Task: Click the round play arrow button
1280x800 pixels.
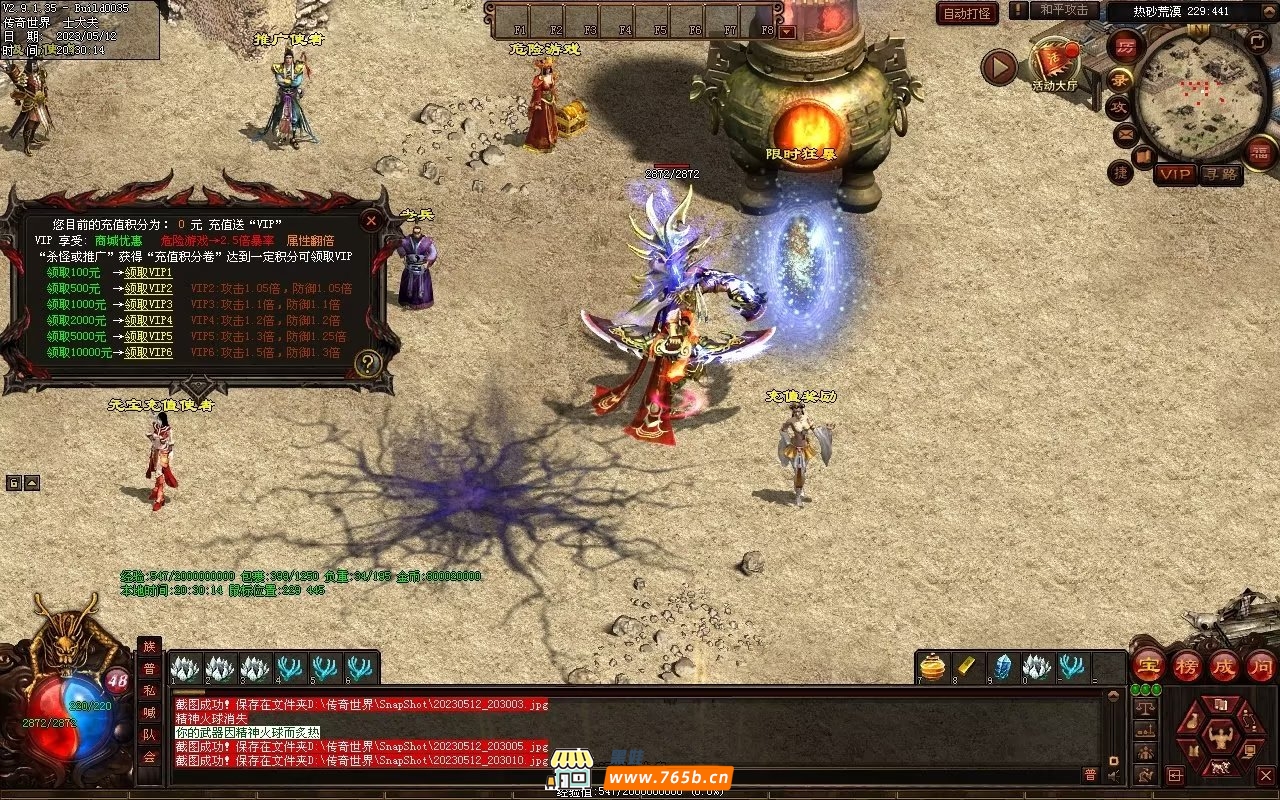Action: 998,67
